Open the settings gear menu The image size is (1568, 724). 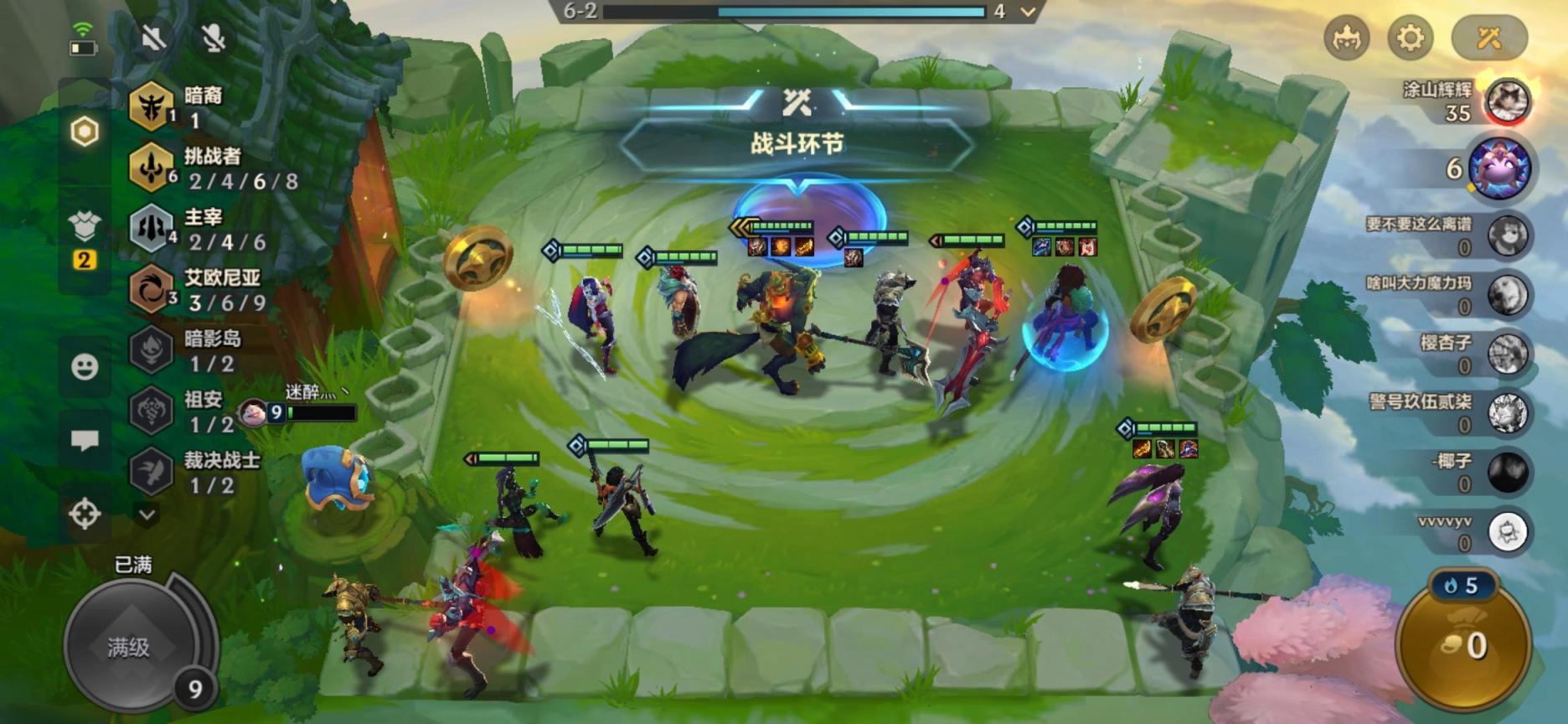[1411, 39]
